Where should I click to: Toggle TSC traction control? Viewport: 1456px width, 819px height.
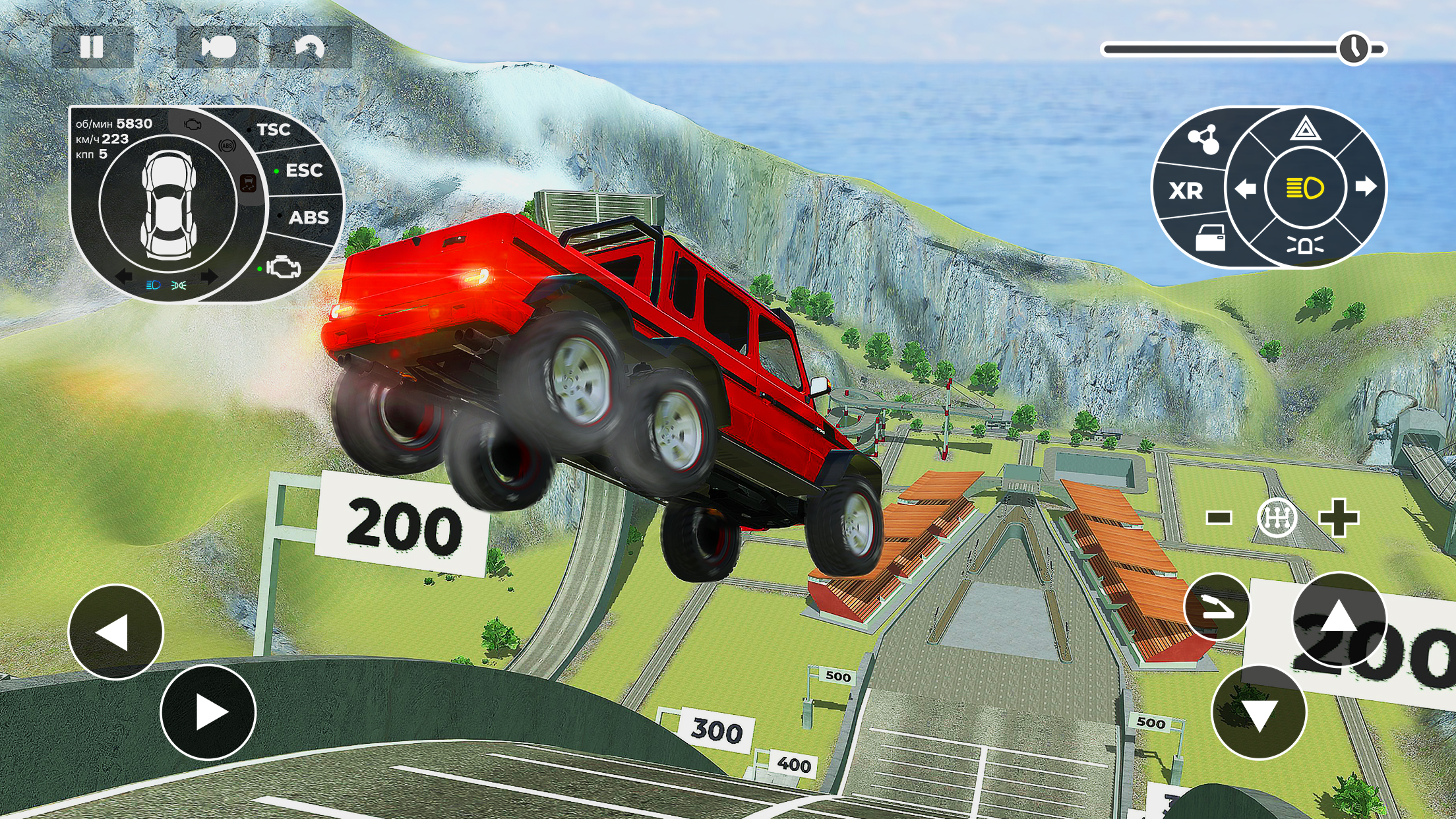pyautogui.click(x=275, y=130)
